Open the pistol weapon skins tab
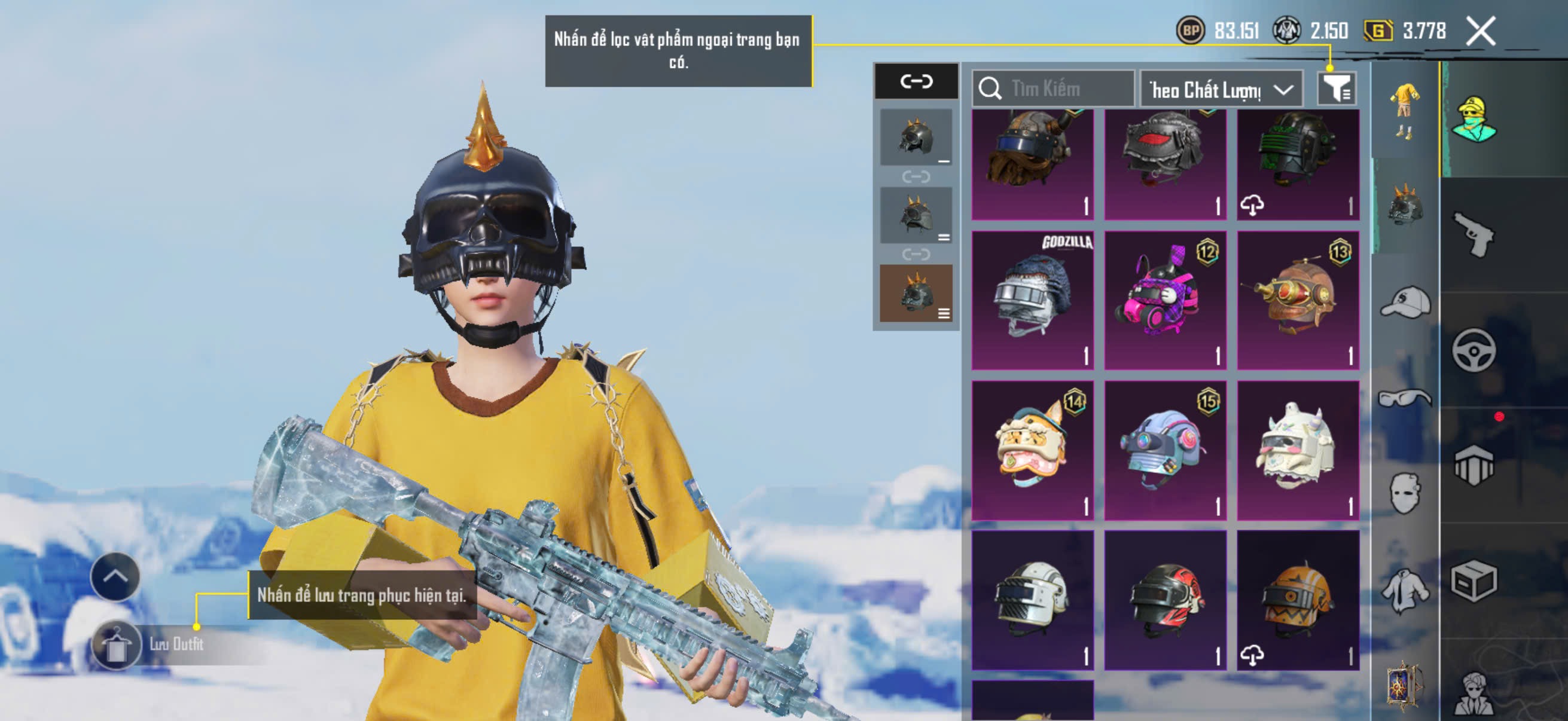1568x721 pixels. coord(1474,235)
